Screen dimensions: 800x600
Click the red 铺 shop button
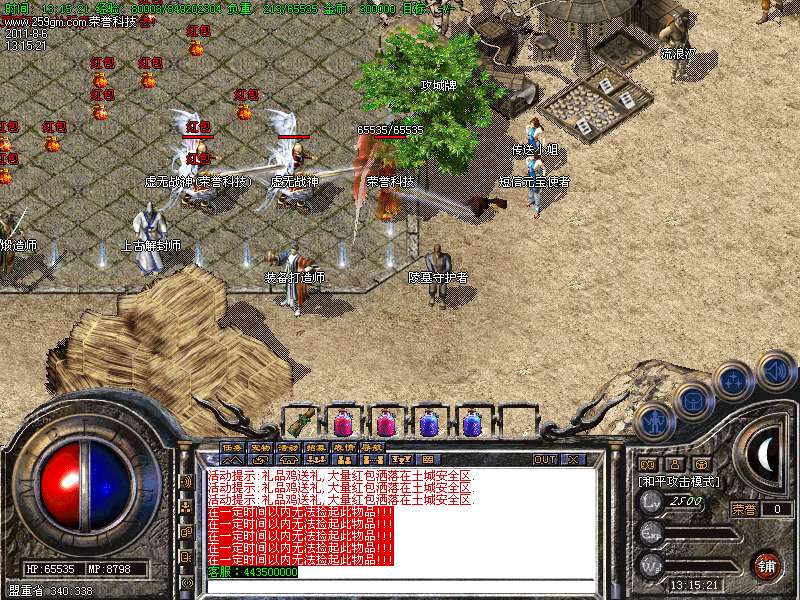[766, 563]
